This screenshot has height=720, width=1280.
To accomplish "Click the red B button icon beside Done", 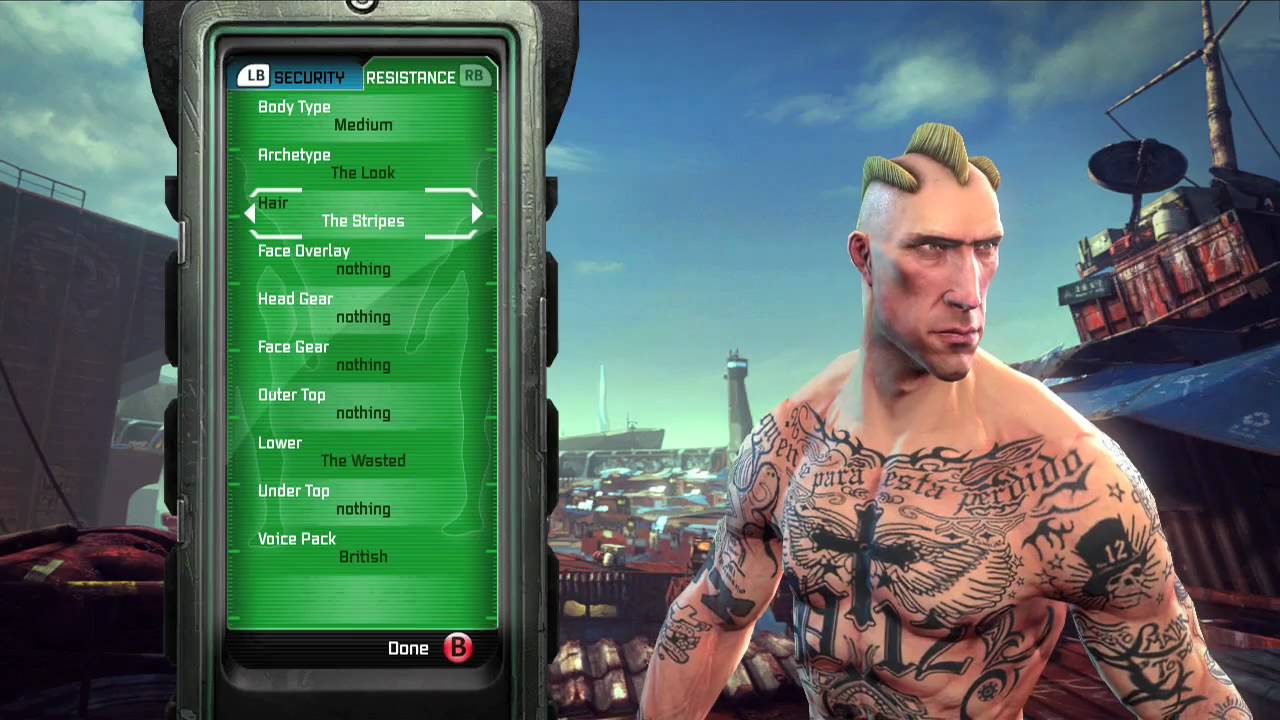I will 458,648.
